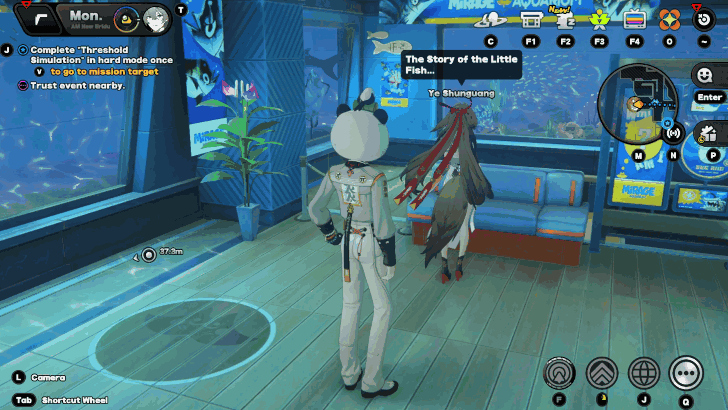Click the concentric rings arrow button

tap(559, 373)
